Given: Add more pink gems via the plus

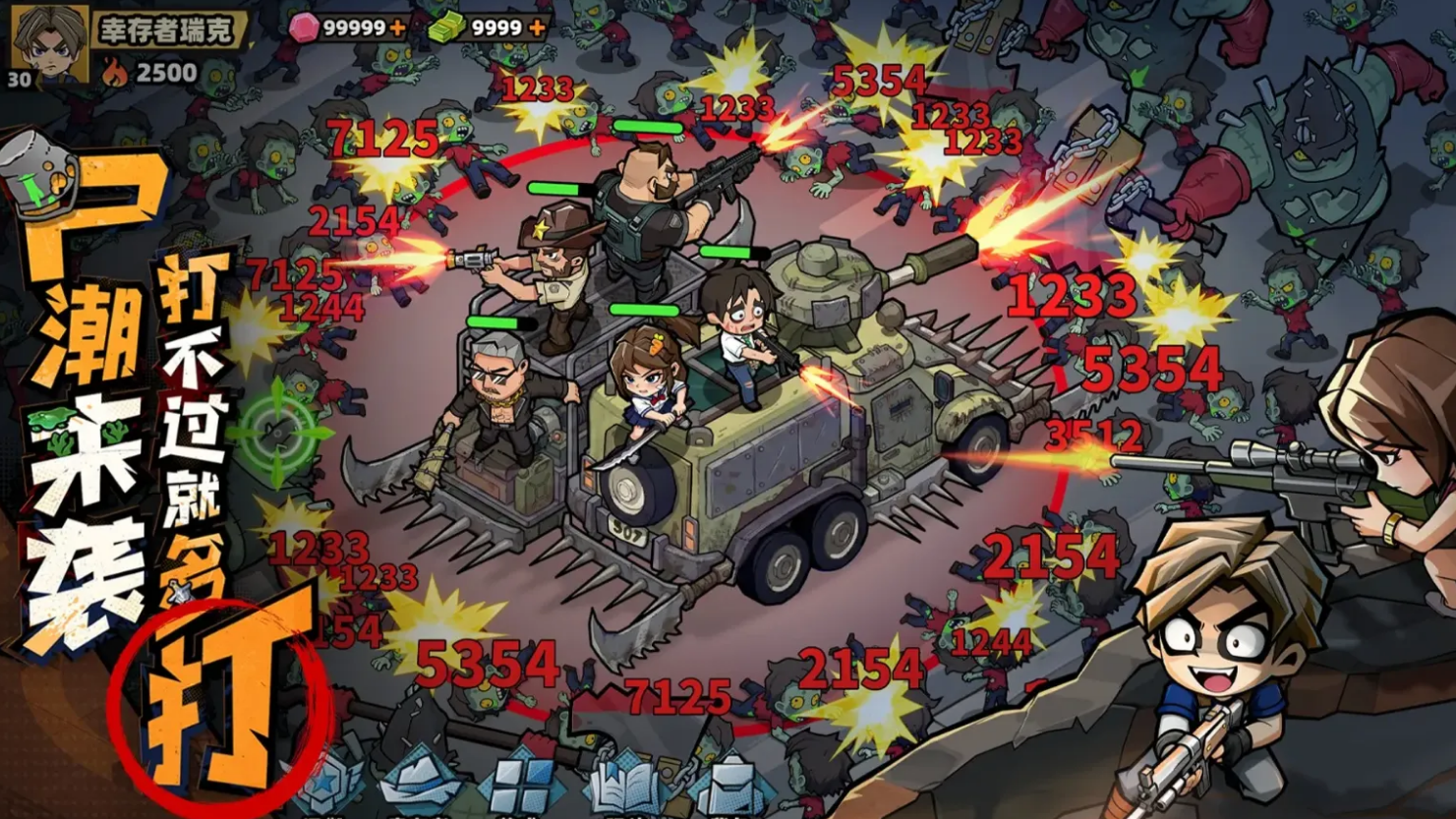Looking at the screenshot, I should tap(397, 29).
